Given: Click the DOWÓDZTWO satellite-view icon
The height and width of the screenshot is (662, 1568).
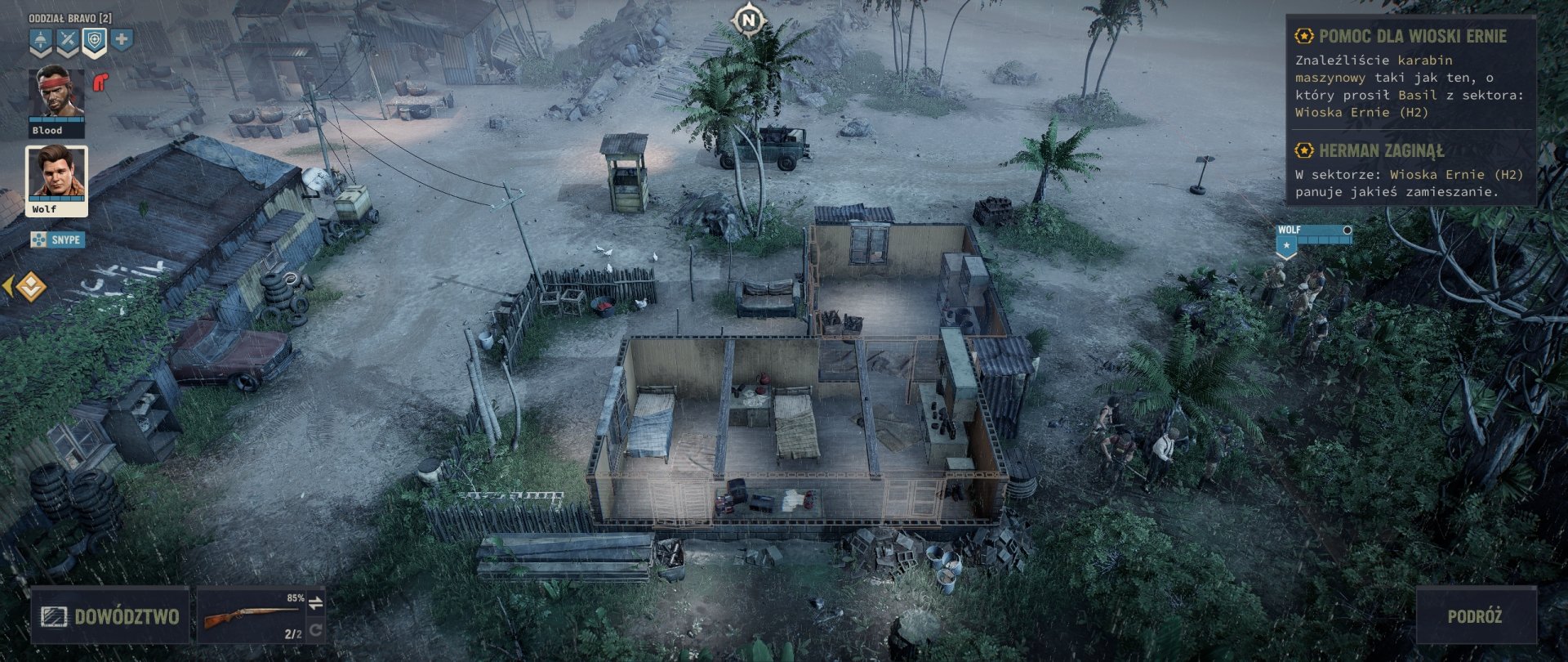Looking at the screenshot, I should pos(55,615).
